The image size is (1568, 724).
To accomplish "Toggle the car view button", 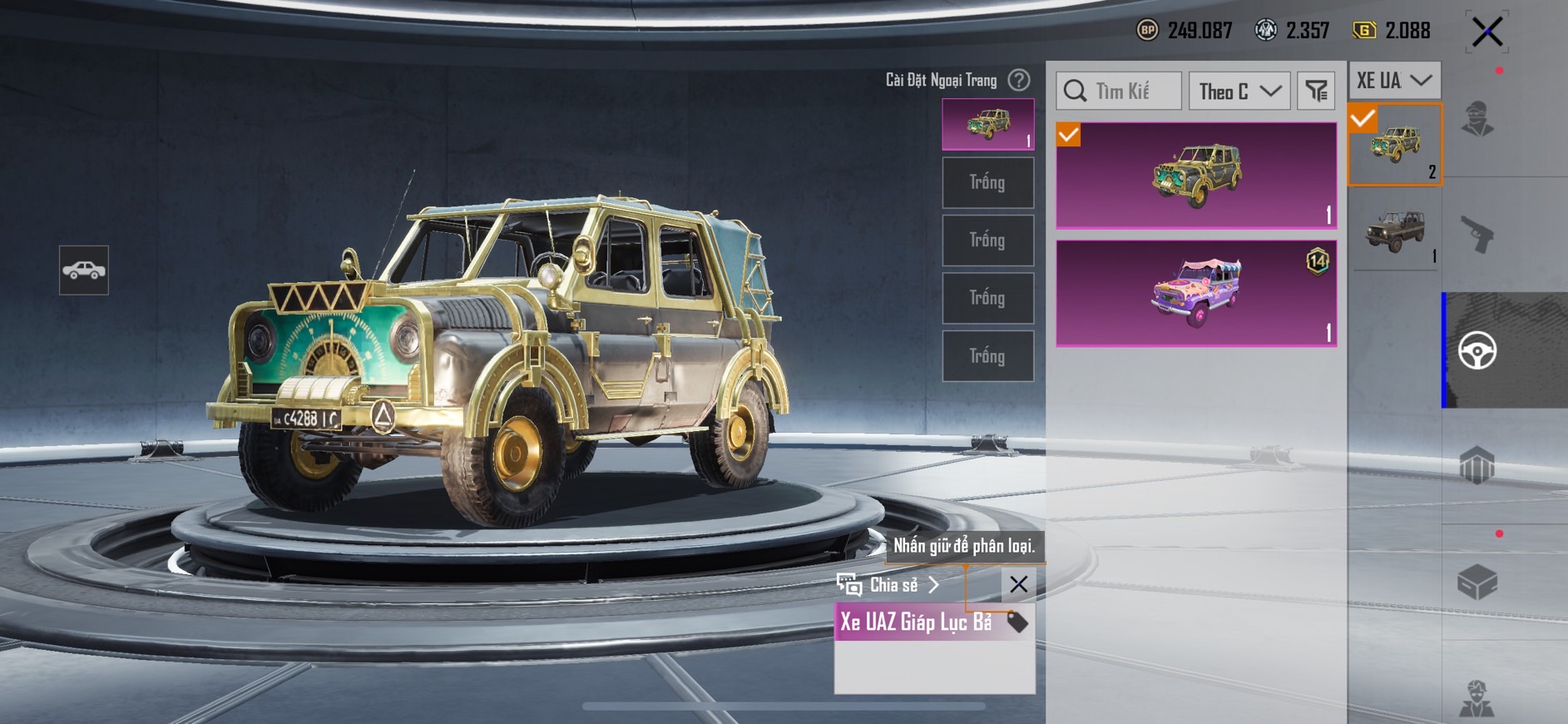I will click(84, 270).
